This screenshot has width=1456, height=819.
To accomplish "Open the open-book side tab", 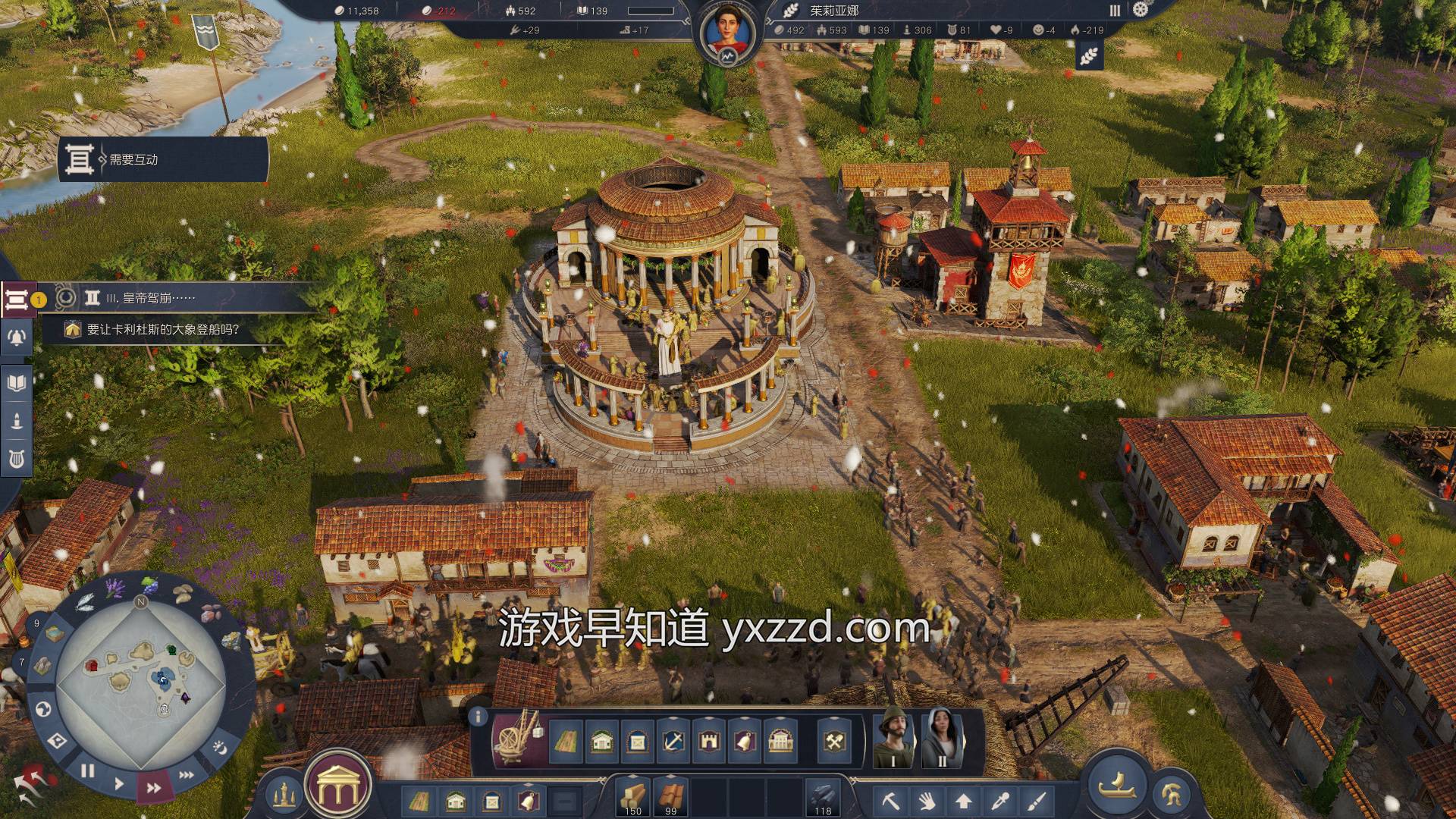I will click(x=17, y=383).
